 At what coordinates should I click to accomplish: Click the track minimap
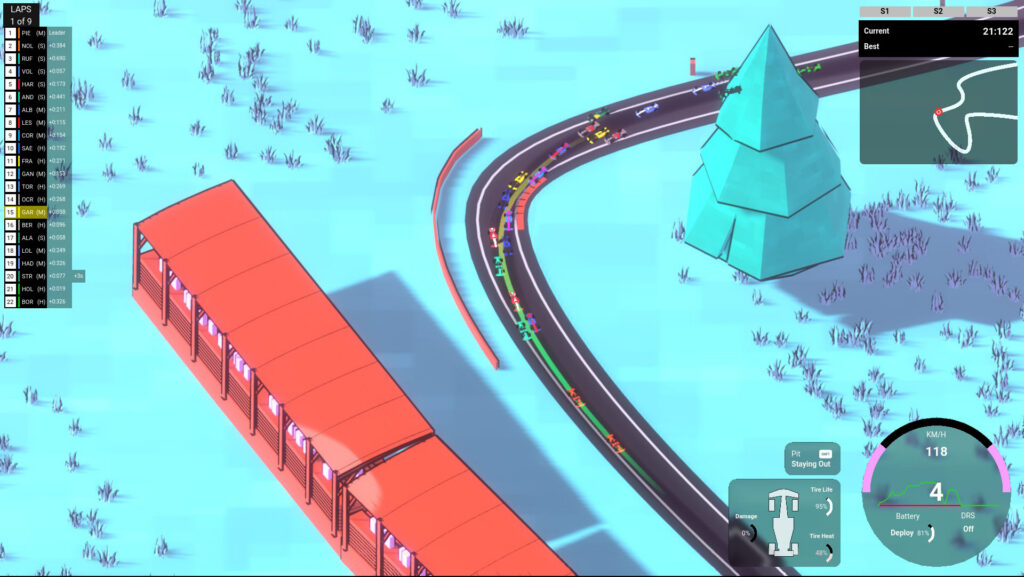(937, 110)
